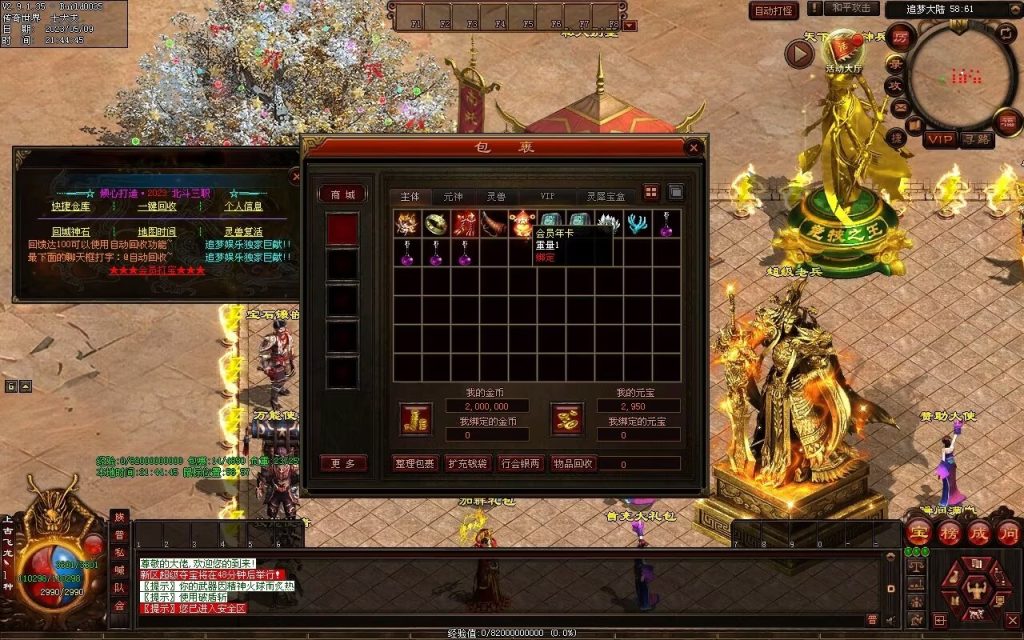Click the 整理包裹 sort bag button
This screenshot has height=640, width=1024.
coord(416,464)
